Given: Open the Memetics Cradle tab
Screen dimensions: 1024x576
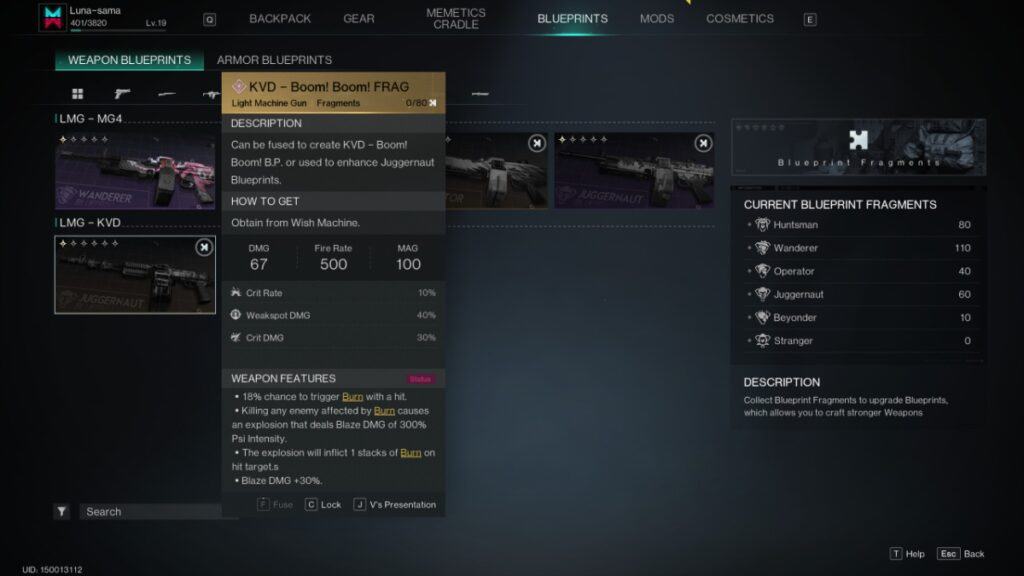Looking at the screenshot, I should point(456,19).
